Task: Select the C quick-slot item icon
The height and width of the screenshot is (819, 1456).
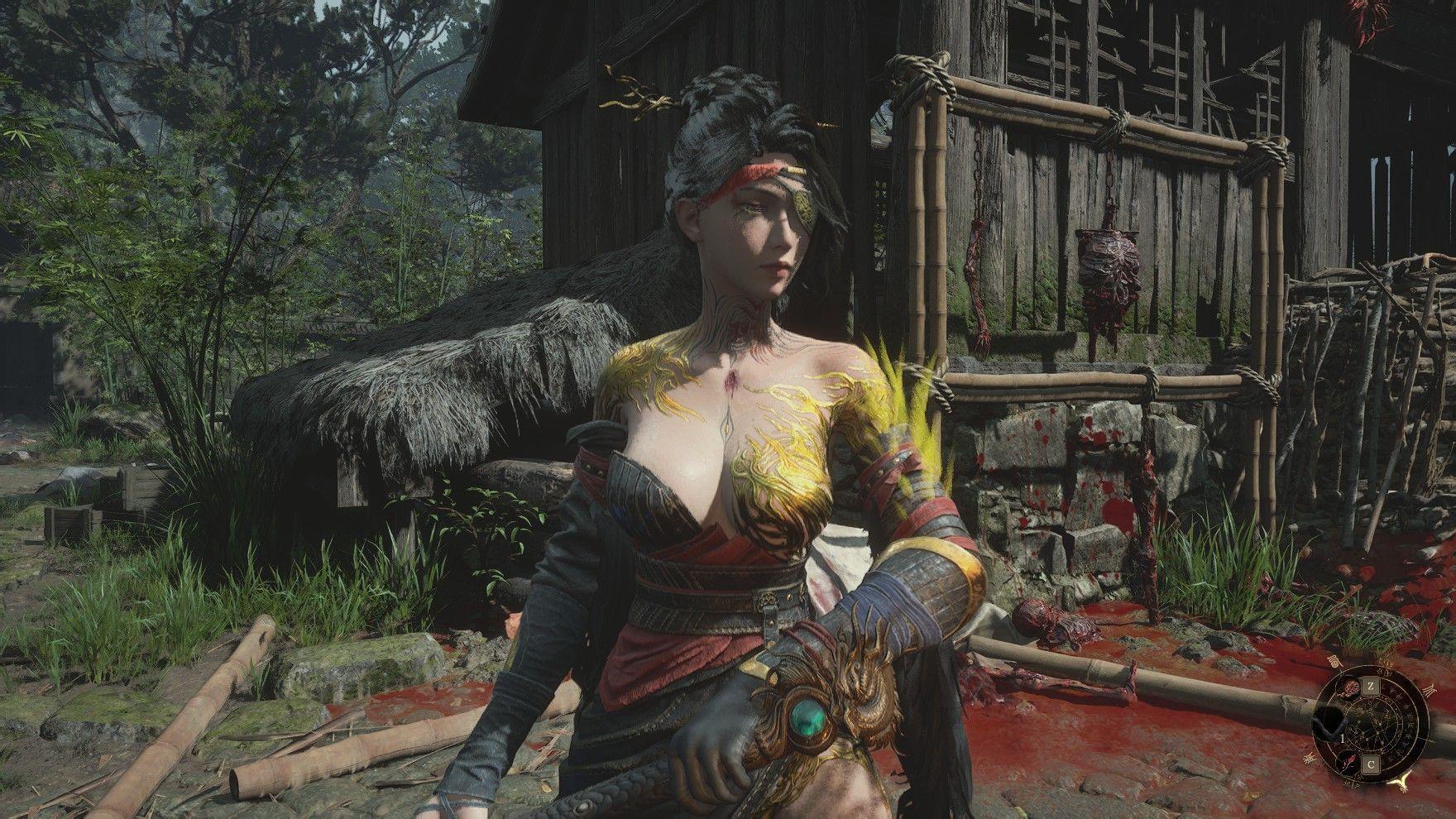Action: tap(1371, 765)
